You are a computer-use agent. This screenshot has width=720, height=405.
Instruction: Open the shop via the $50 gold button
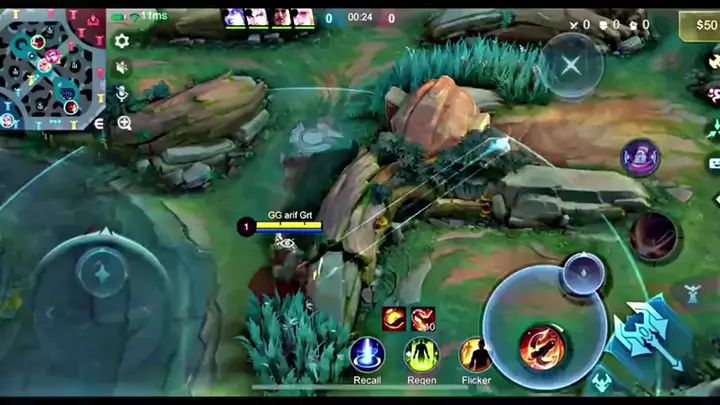[x=698, y=25]
